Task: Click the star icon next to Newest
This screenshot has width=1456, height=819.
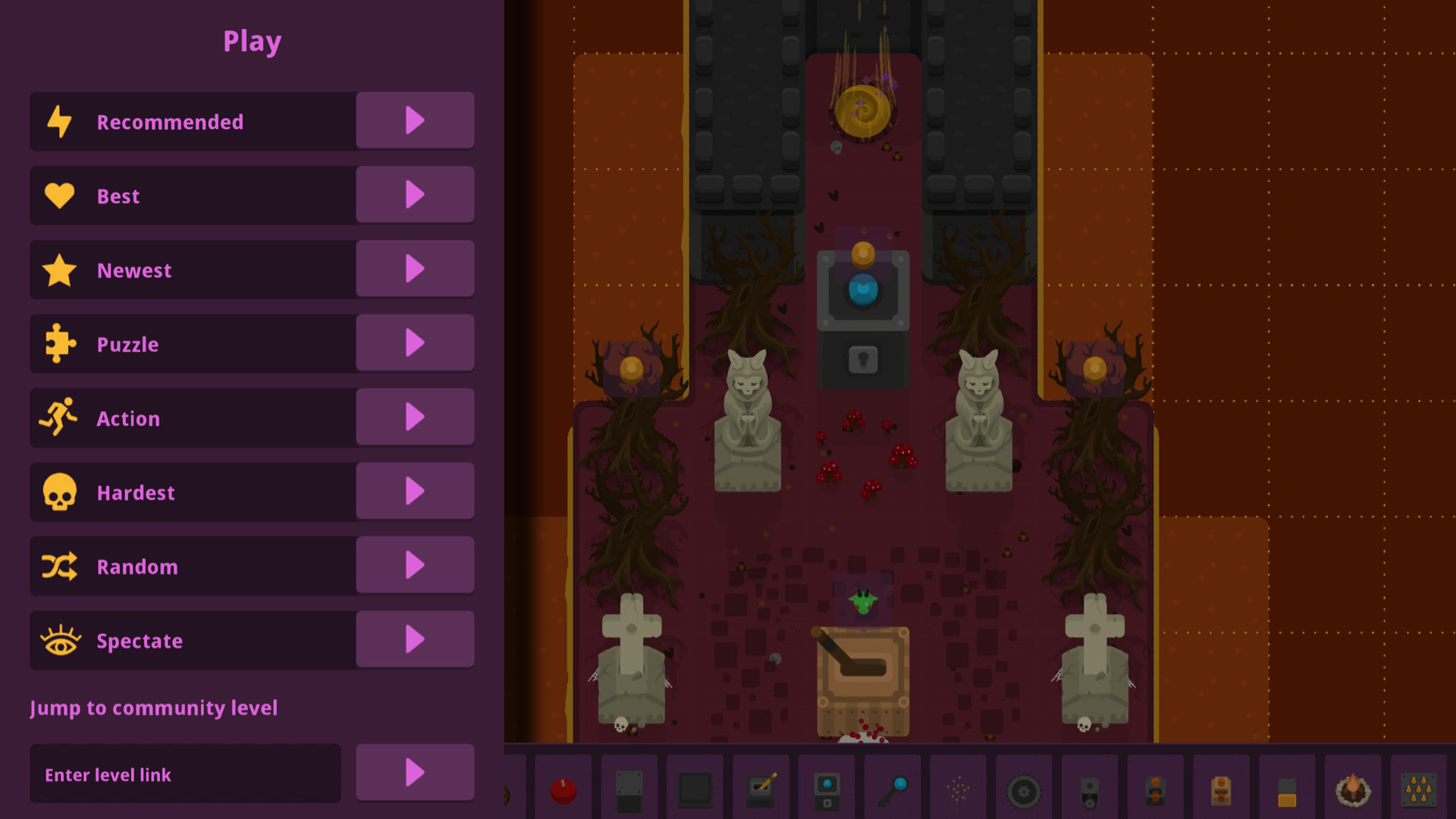Action: click(x=61, y=268)
